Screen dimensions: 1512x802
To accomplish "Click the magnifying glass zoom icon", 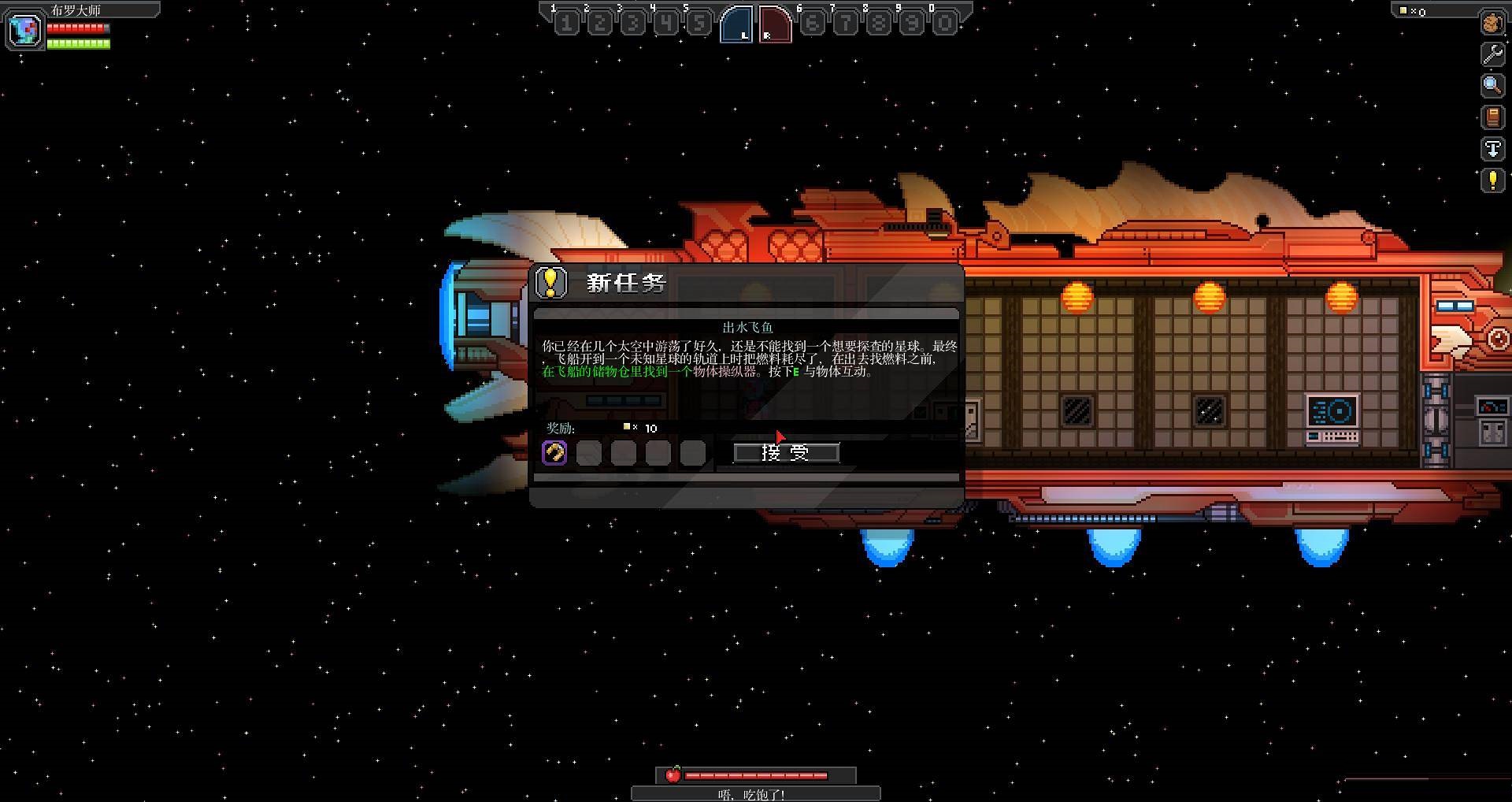I will tap(1491, 85).
